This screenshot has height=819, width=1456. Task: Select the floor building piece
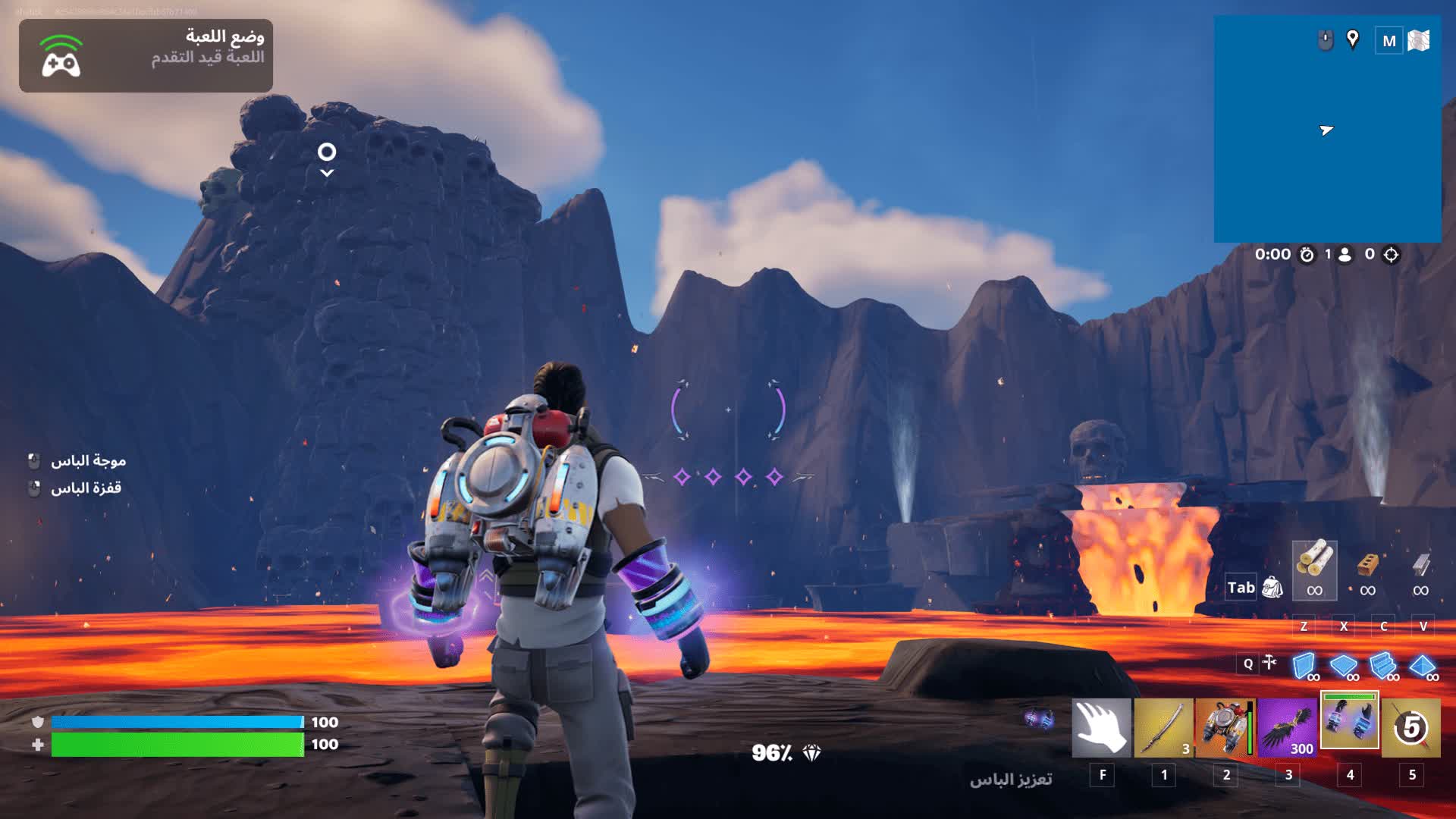click(x=1344, y=666)
